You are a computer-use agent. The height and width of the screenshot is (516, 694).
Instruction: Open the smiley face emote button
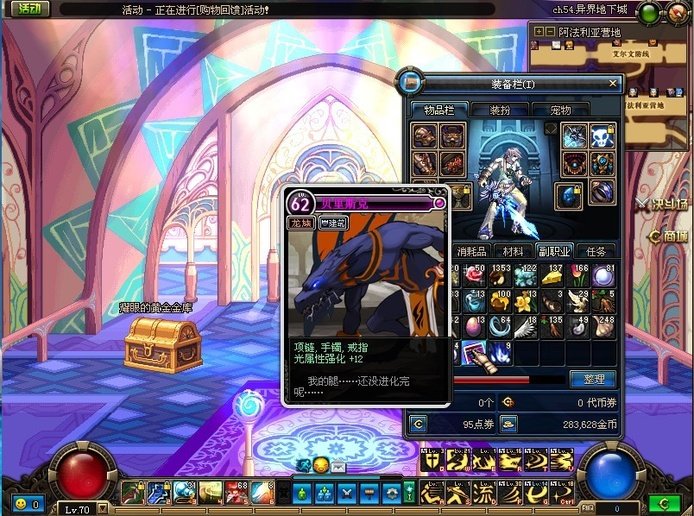[x=20, y=504]
